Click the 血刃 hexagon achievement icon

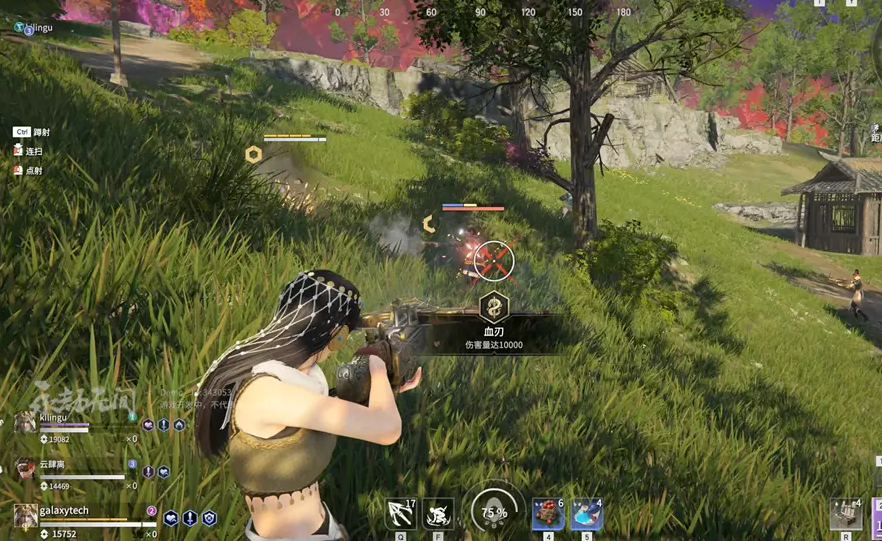click(x=494, y=307)
